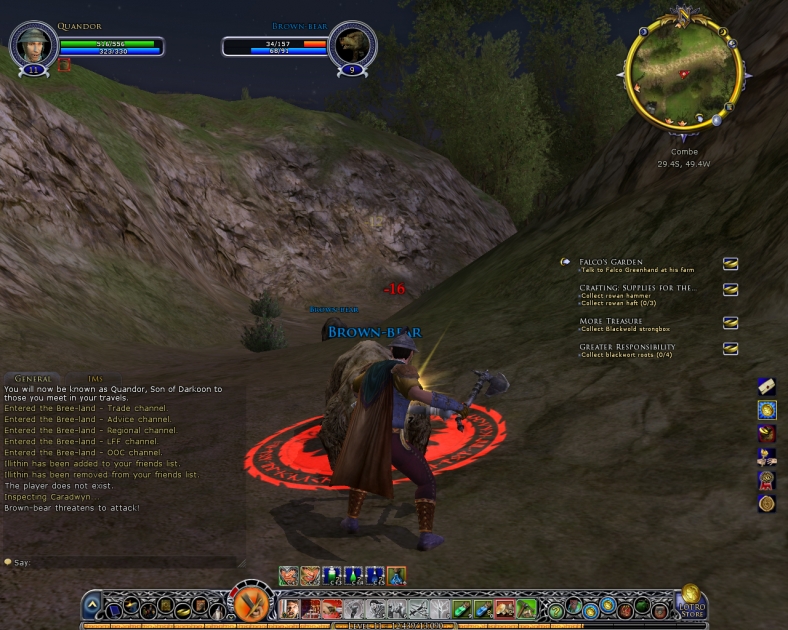Select the More Treasure quest in tracker
Image resolution: width=788 pixels, height=630 pixels.
[x=609, y=322]
